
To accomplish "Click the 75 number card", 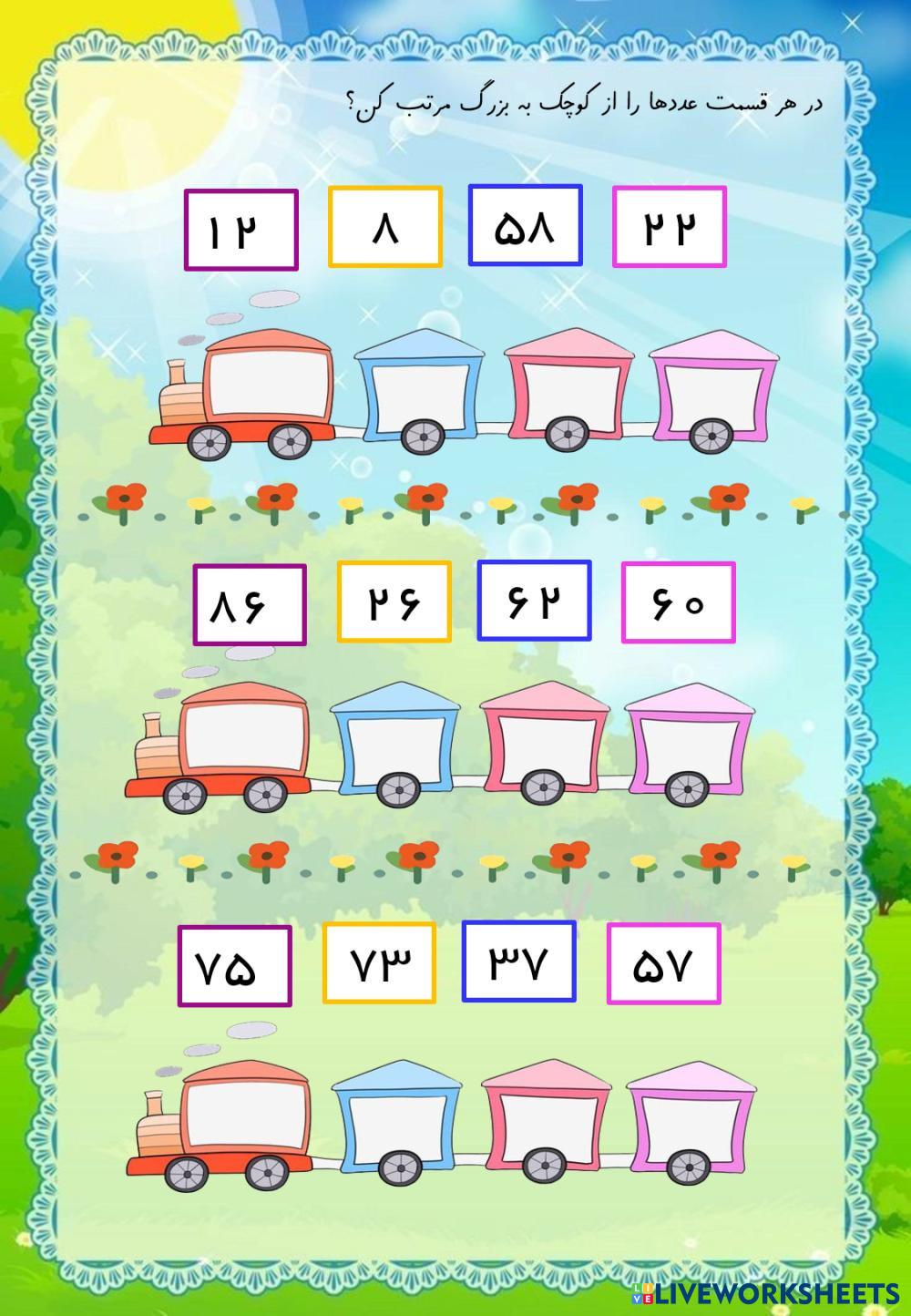I will 234,966.
